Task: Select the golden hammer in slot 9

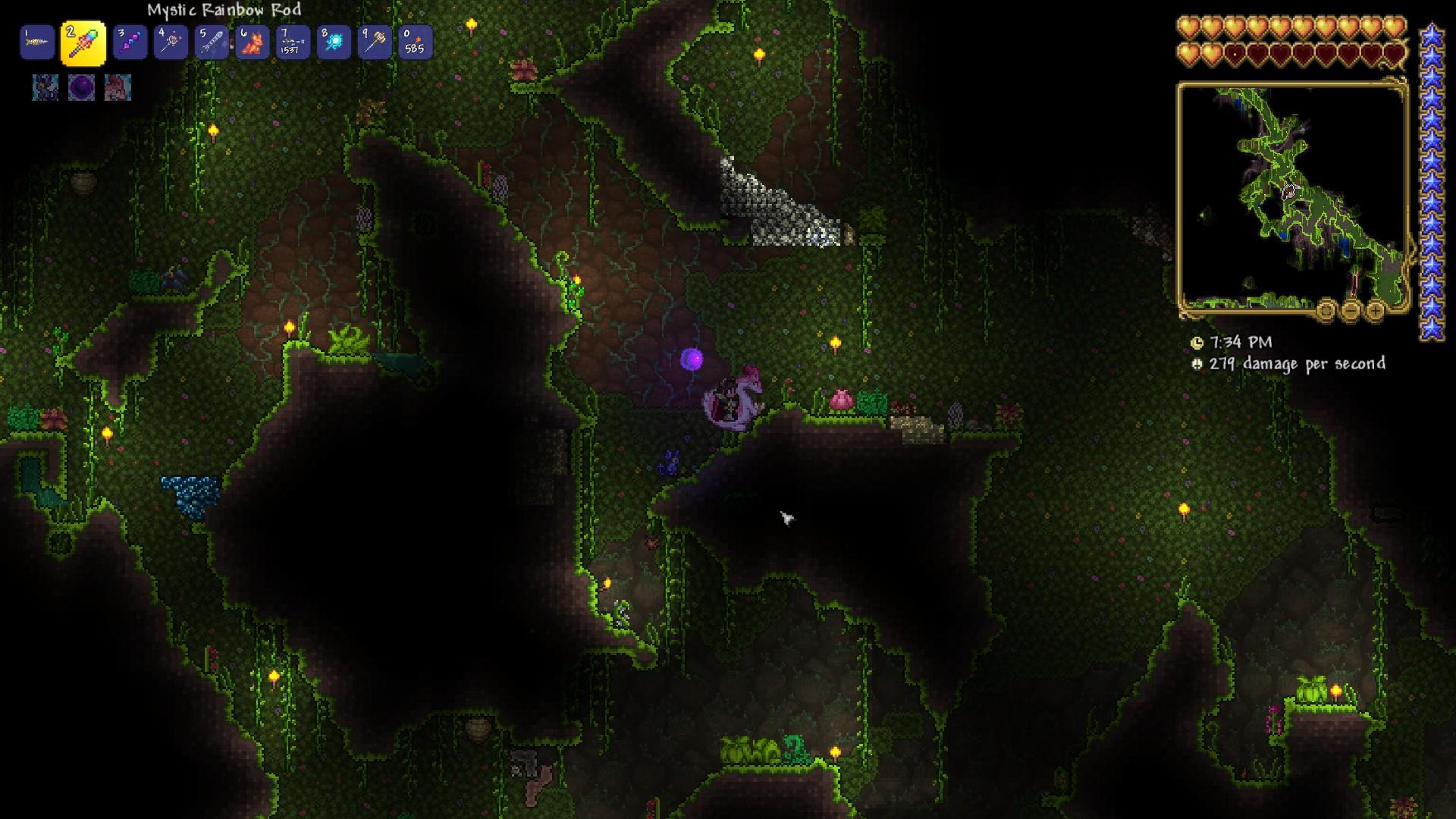Action: tap(375, 42)
